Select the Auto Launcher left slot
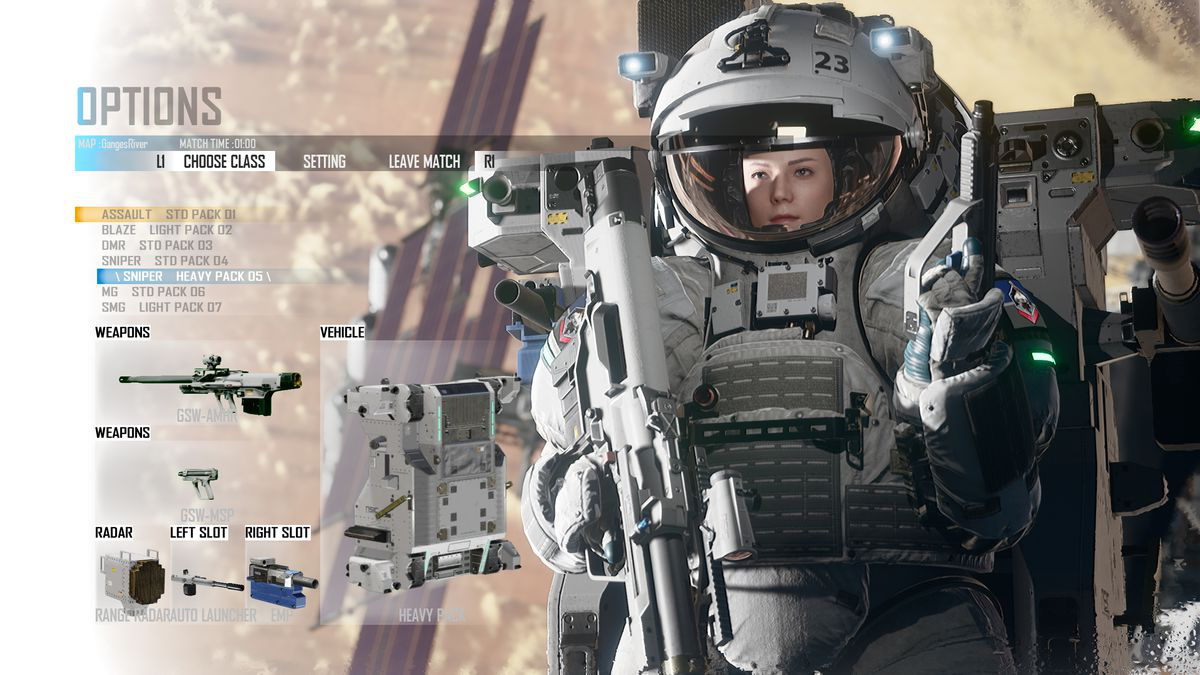 pyautogui.click(x=206, y=579)
